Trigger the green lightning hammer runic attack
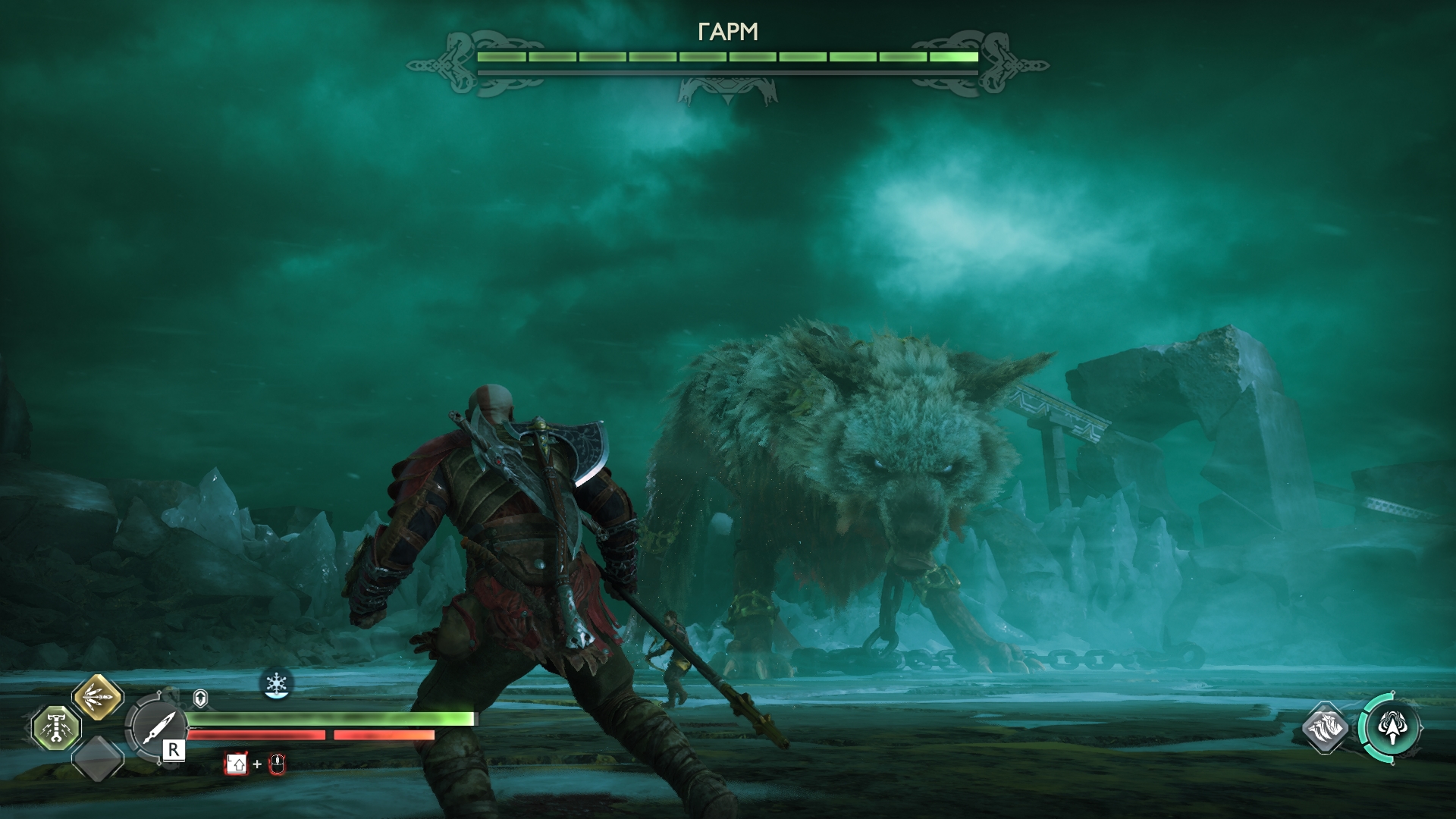Screen dimensions: 1456x819 coord(57,728)
